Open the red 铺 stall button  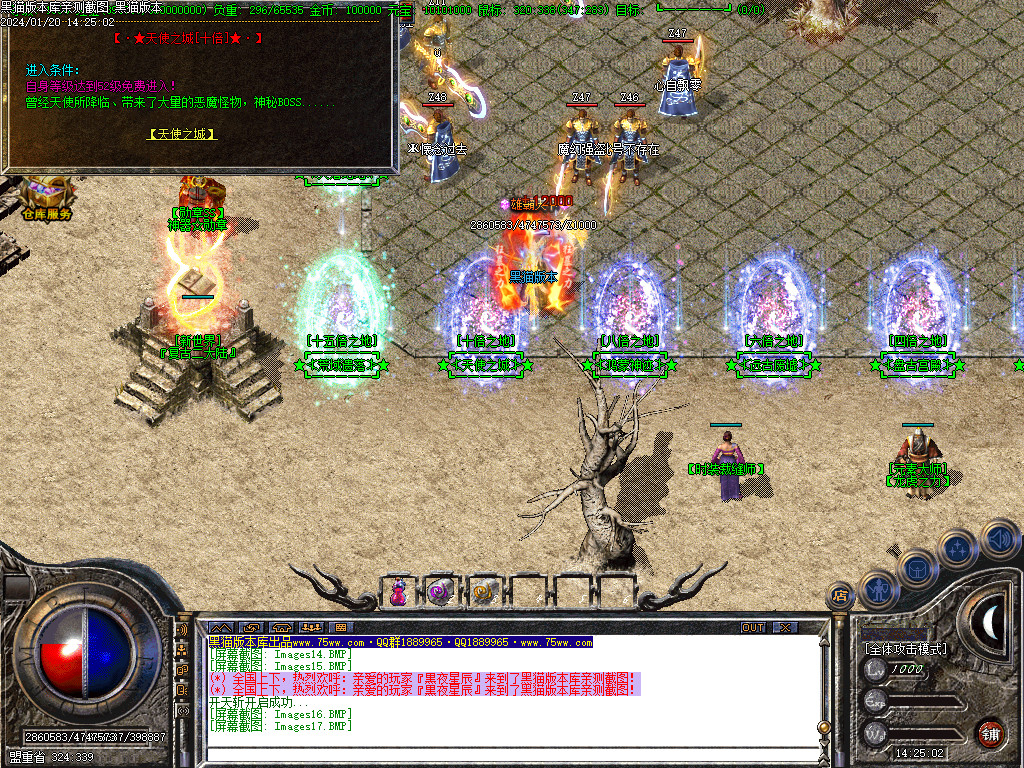(x=990, y=732)
